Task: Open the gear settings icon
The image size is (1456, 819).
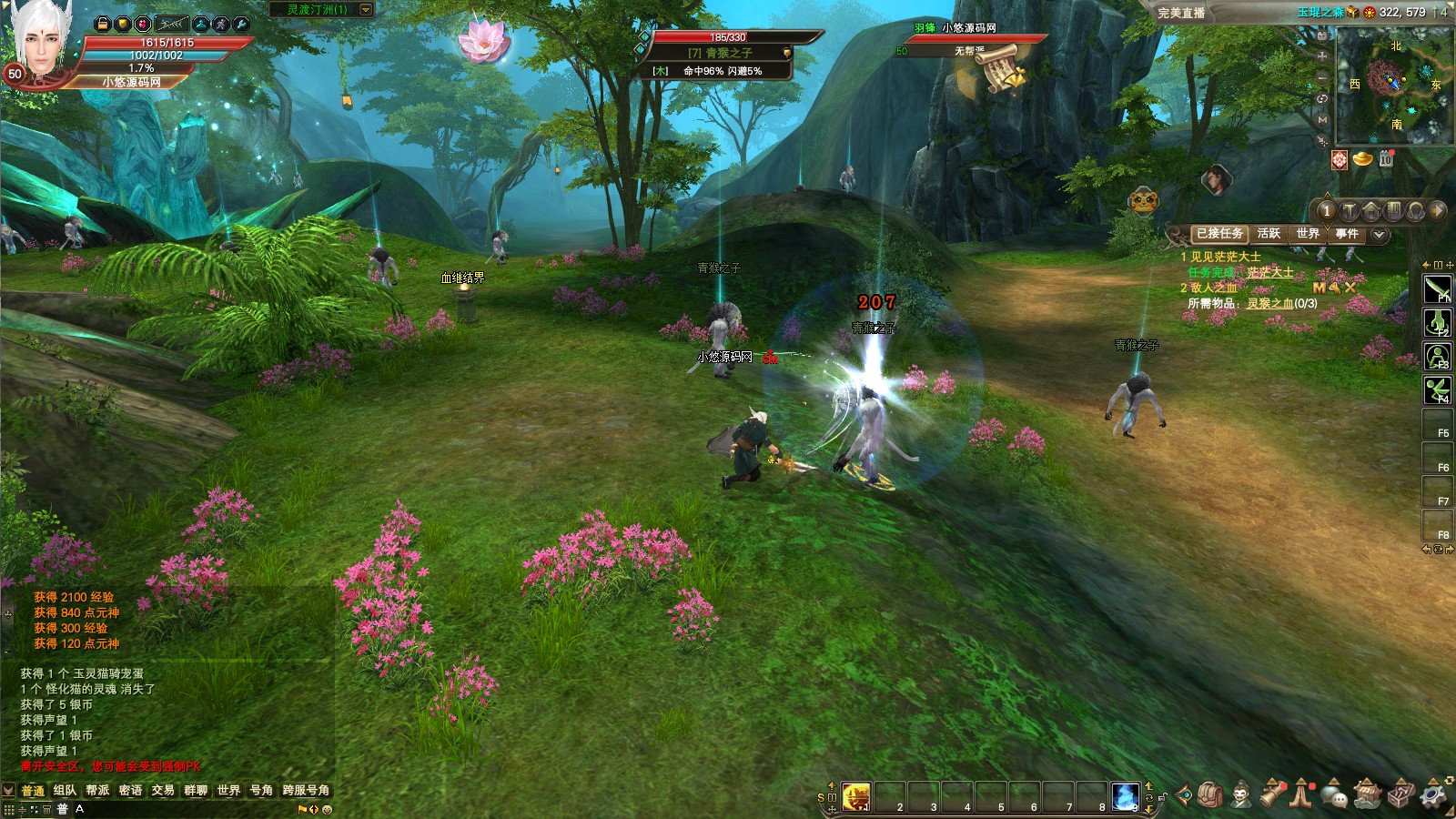Action: (x=1435, y=794)
